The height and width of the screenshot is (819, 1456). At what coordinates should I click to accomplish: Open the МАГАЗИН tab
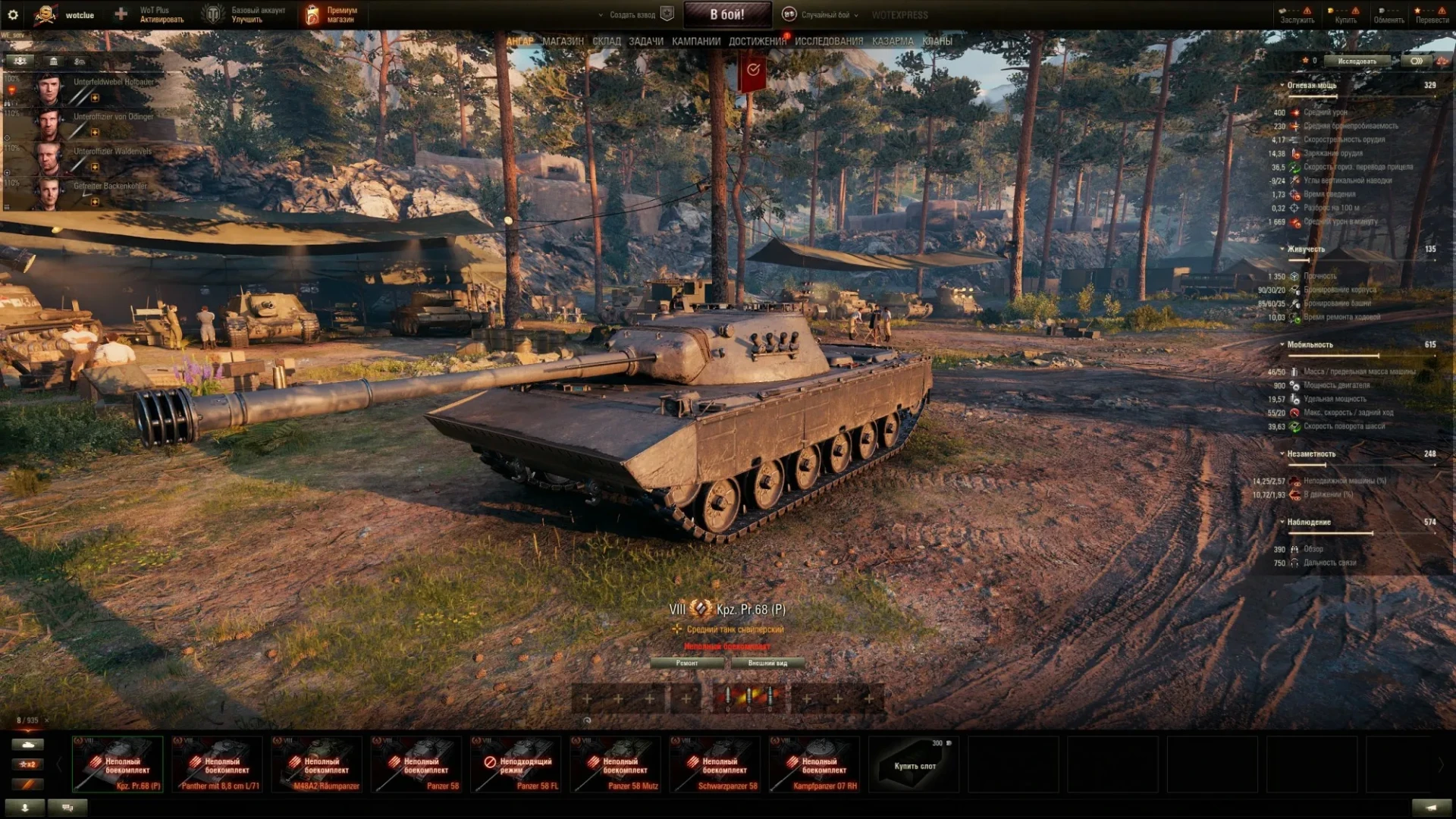pyautogui.click(x=563, y=41)
